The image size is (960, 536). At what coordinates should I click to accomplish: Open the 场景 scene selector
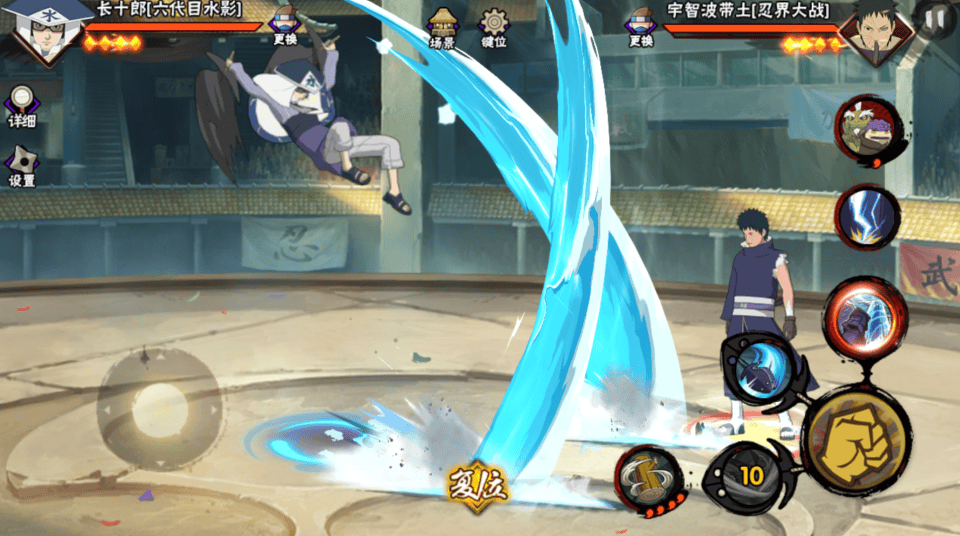[442, 28]
